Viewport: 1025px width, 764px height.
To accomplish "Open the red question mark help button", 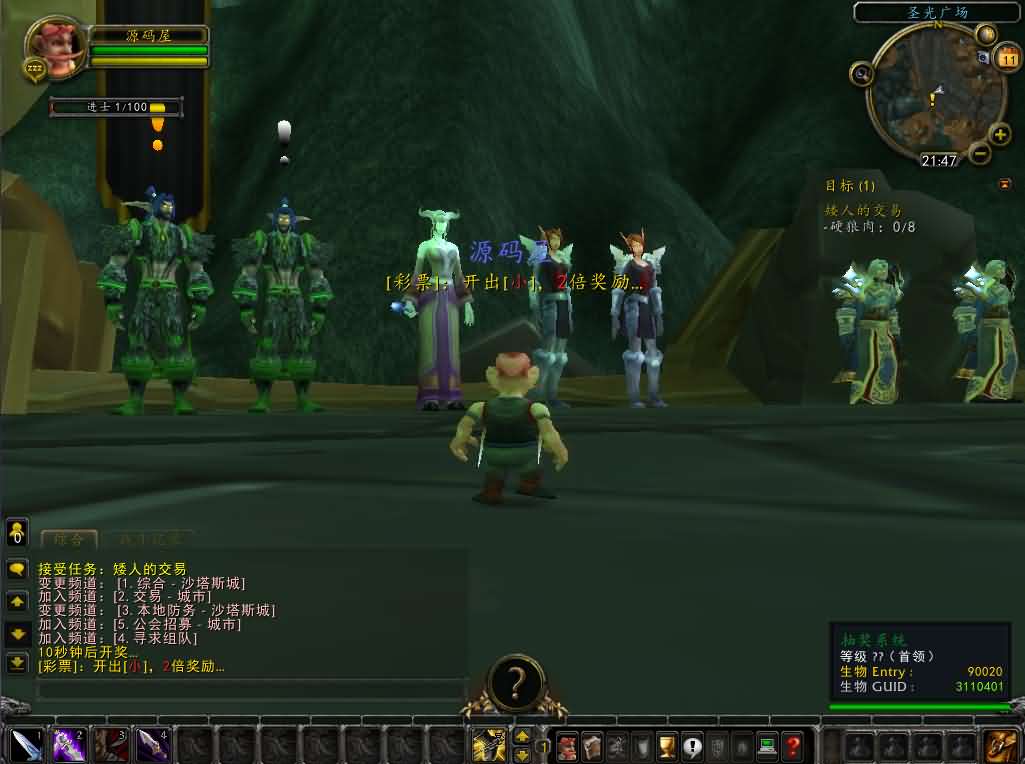I will (x=792, y=745).
